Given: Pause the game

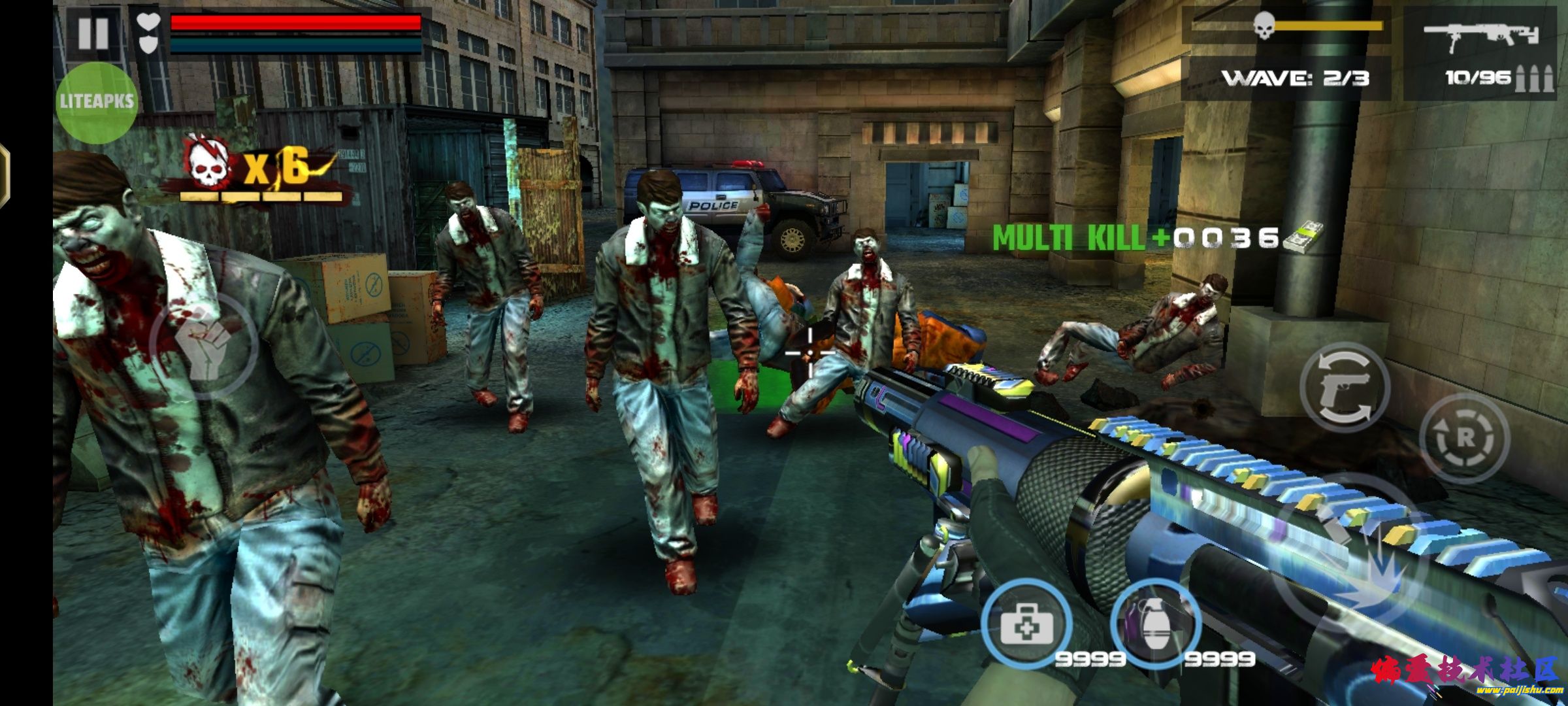Looking at the screenshot, I should [93, 33].
